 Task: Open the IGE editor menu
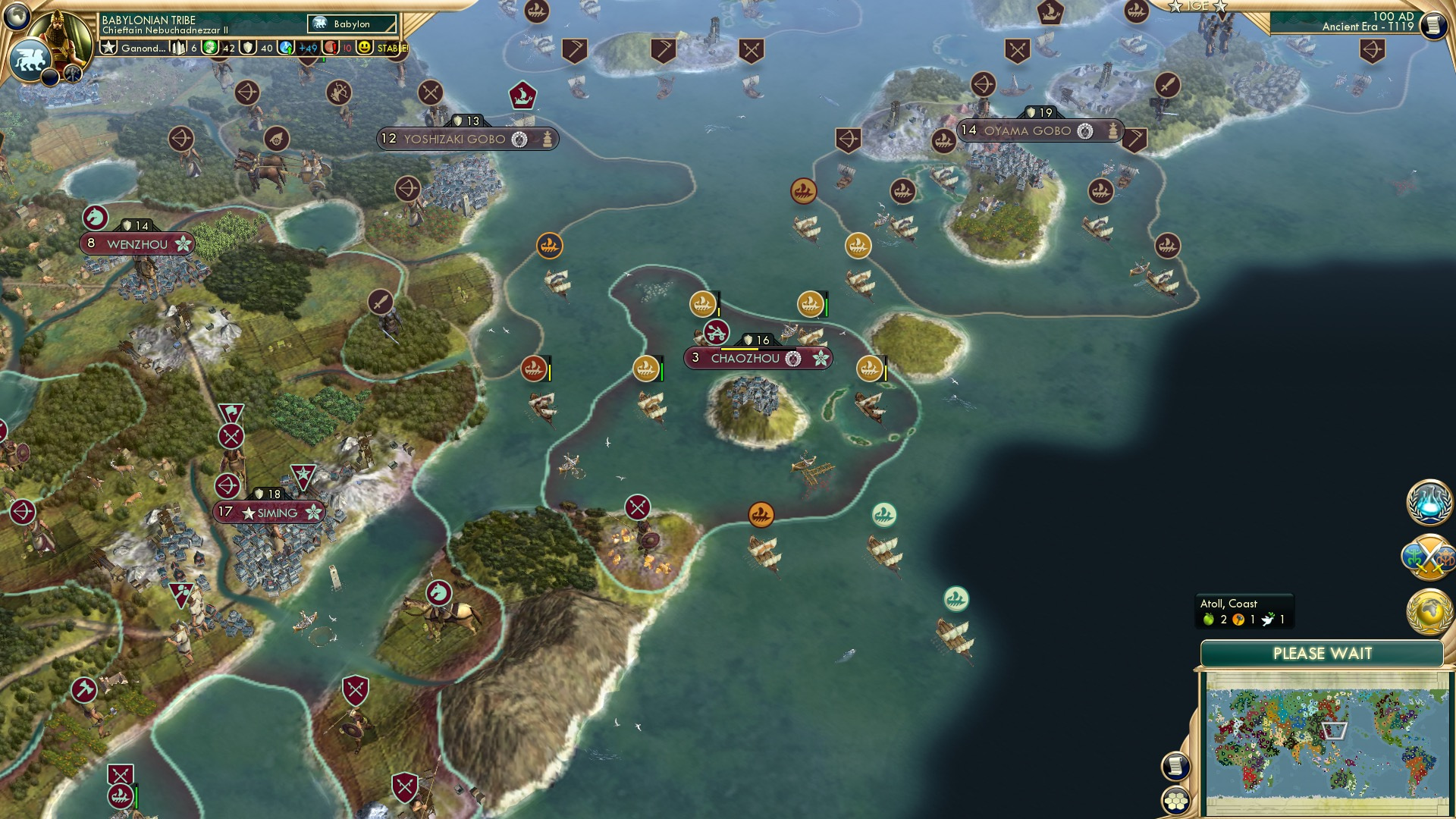tap(1200, 7)
